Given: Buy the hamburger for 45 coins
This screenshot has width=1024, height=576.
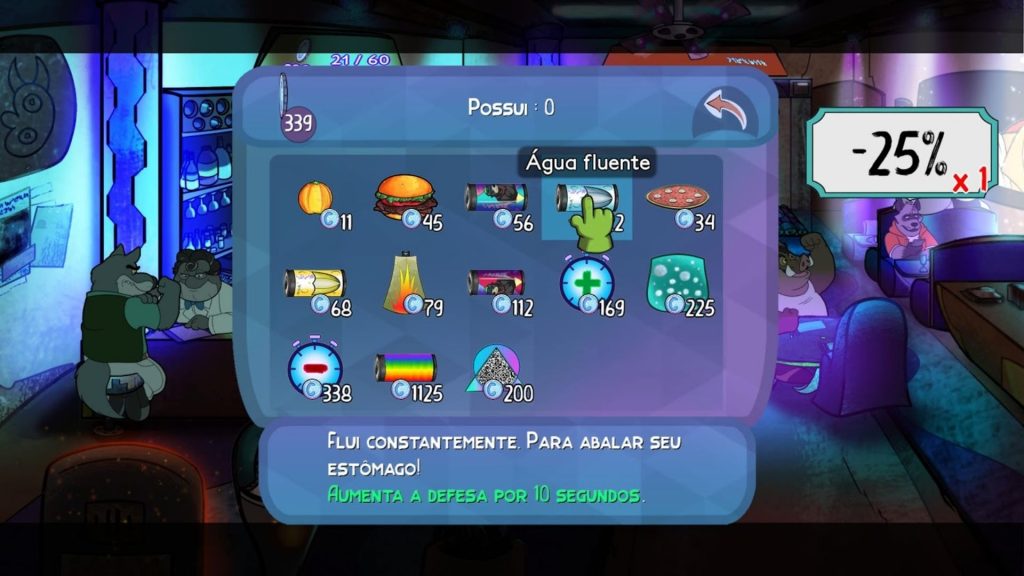Looking at the screenshot, I should [405, 198].
